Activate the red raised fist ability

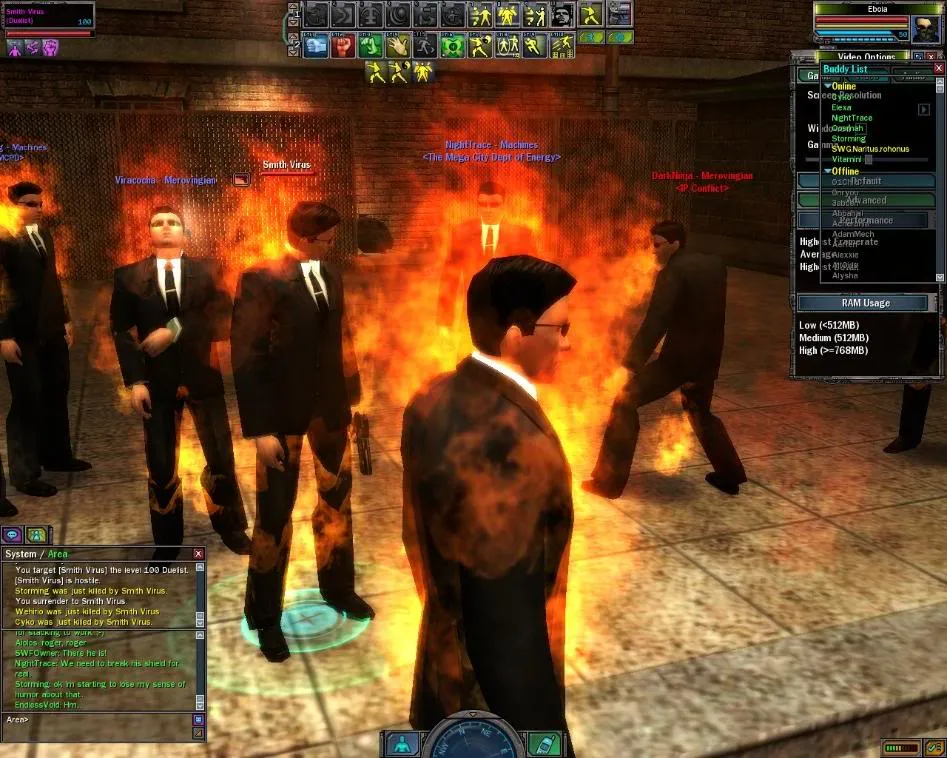pyautogui.click(x=343, y=45)
